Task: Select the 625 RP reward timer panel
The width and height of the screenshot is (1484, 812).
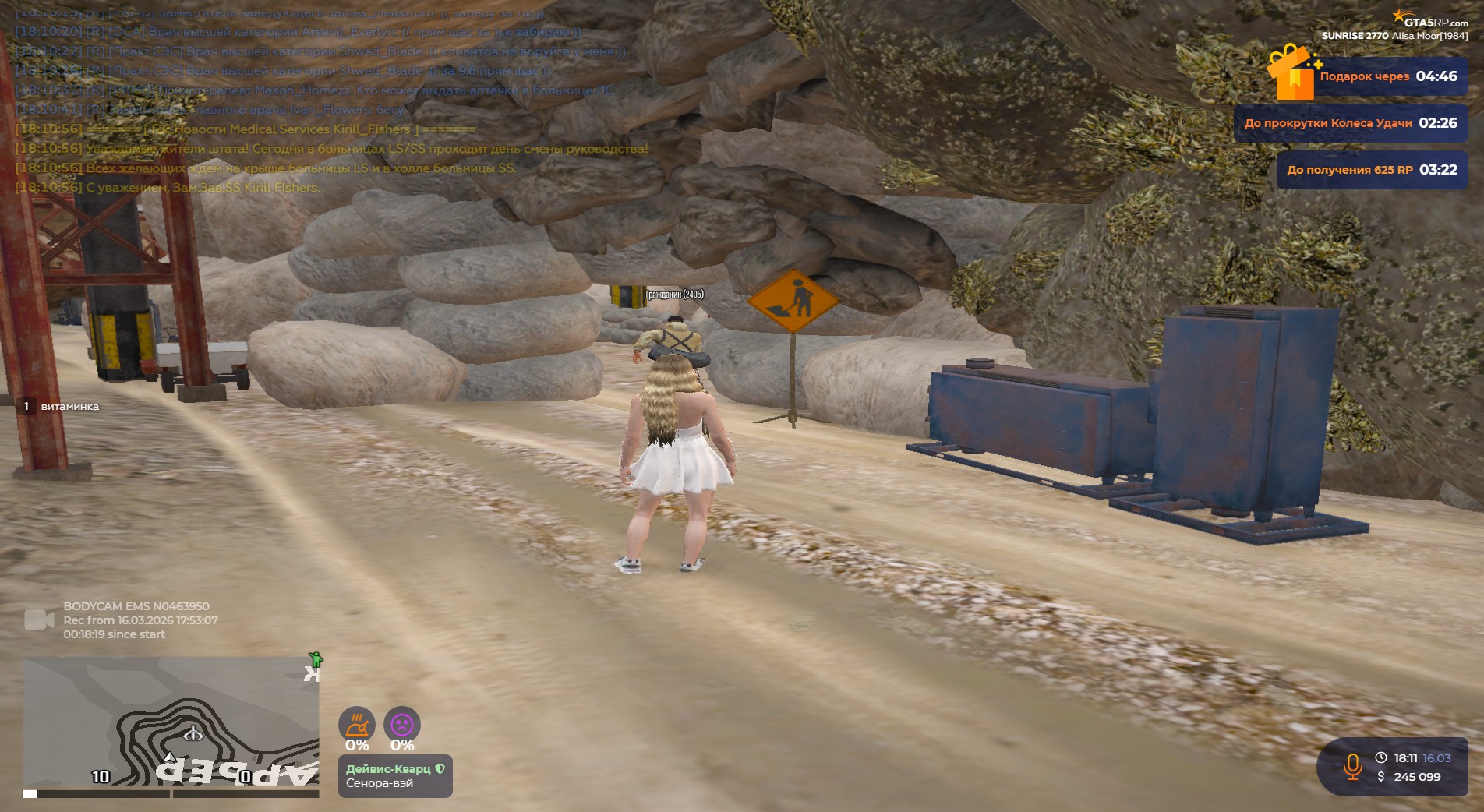Action: [x=1371, y=170]
